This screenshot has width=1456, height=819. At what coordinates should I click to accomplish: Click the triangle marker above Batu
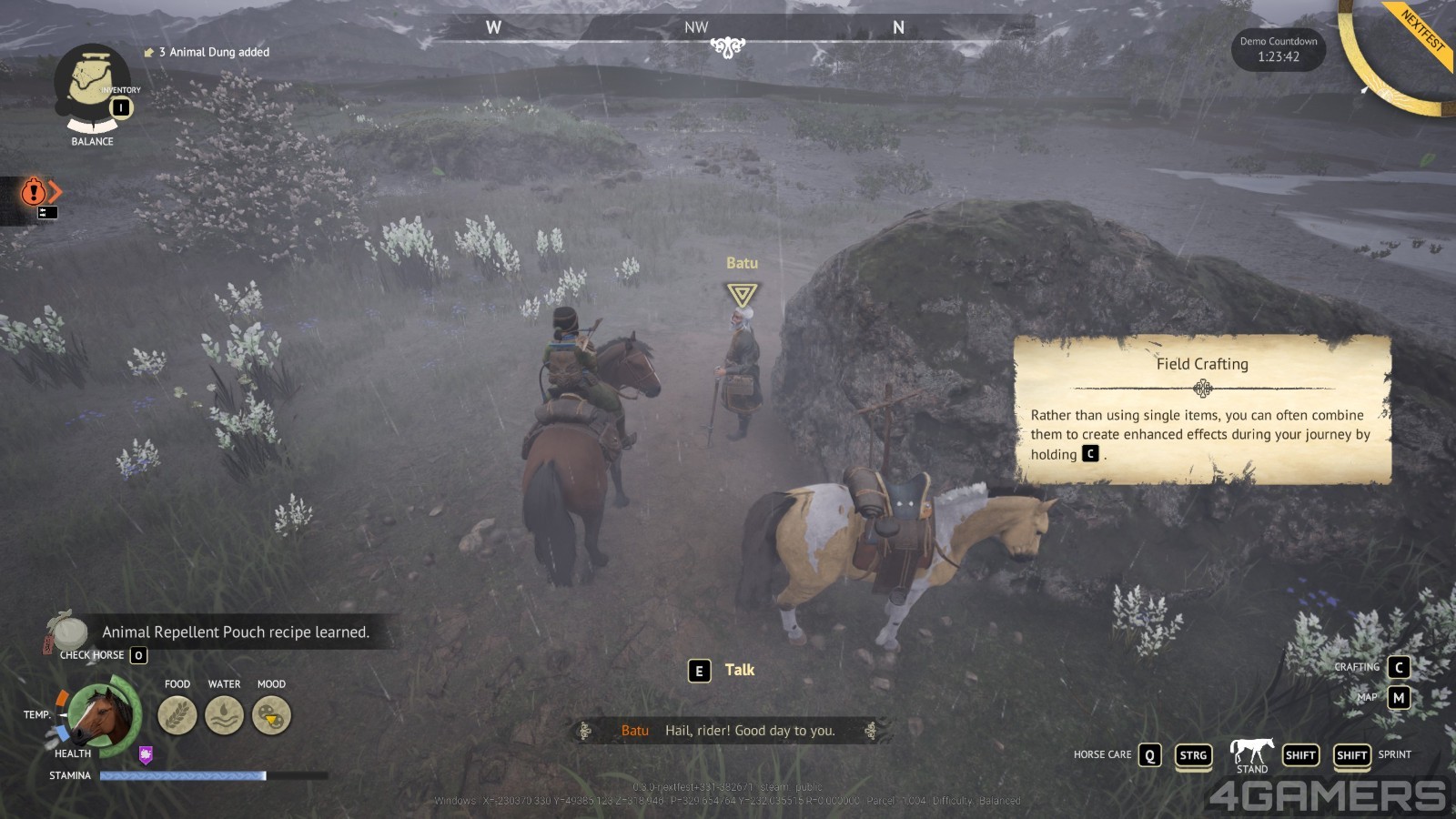tap(742, 294)
